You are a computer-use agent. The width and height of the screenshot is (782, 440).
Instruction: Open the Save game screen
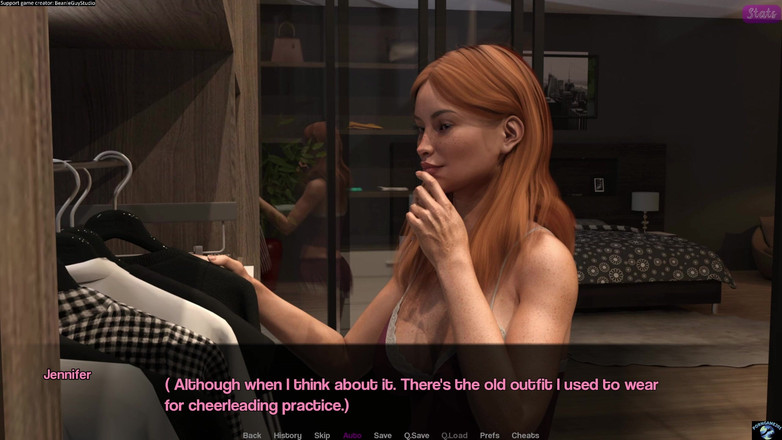(x=383, y=435)
